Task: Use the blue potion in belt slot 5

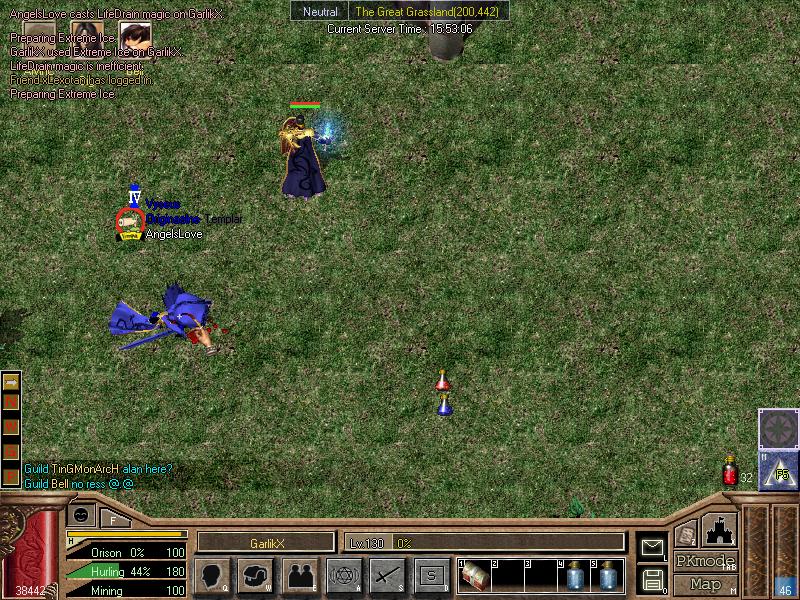Action: 608,576
